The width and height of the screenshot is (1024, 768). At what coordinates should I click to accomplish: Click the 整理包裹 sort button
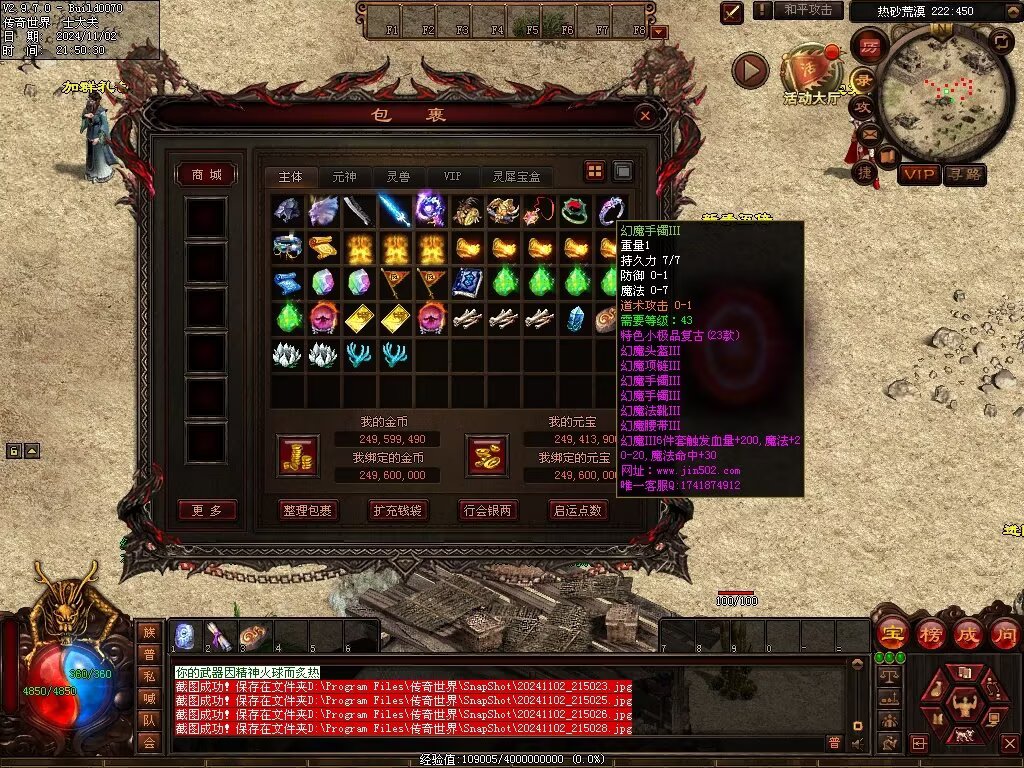(x=308, y=510)
